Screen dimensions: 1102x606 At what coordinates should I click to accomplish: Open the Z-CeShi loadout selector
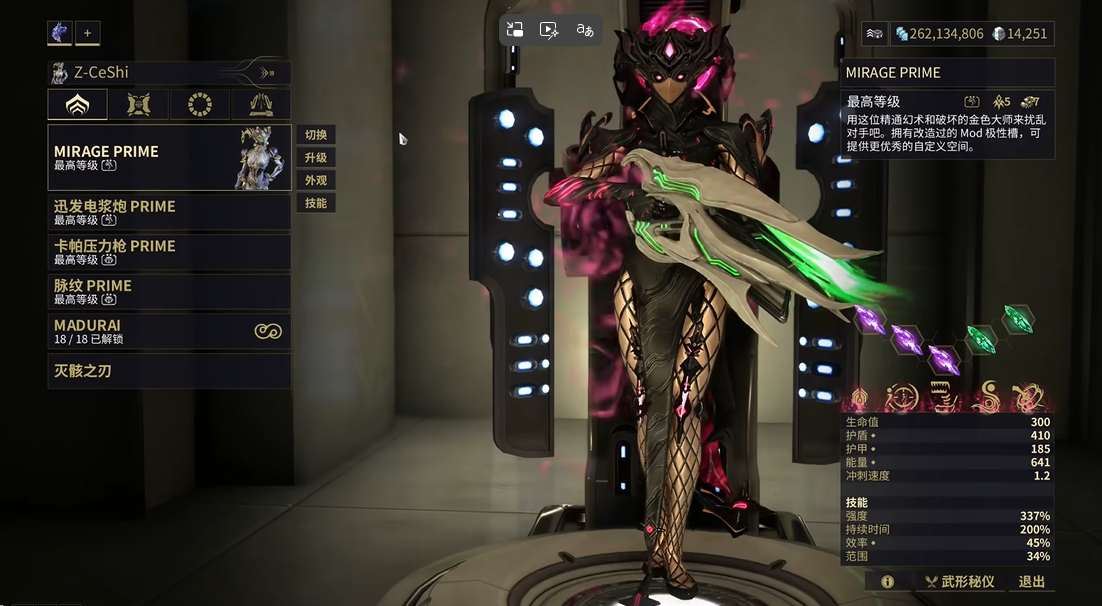pyautogui.click(x=168, y=72)
